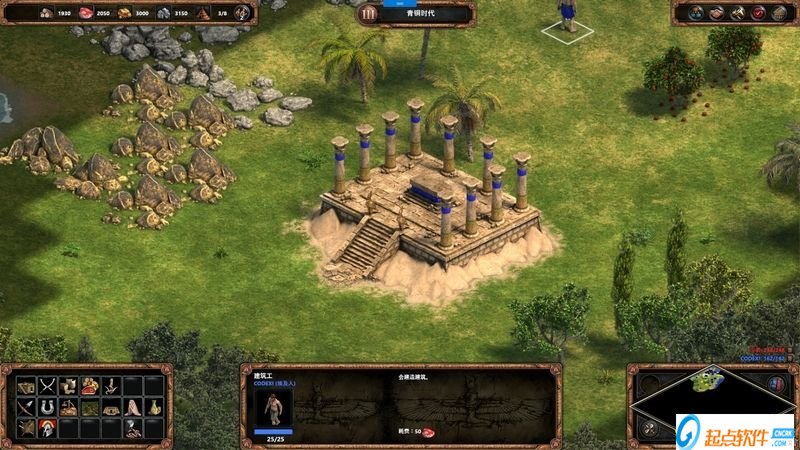Choose the horseshoe stable build icon

click(x=46, y=407)
